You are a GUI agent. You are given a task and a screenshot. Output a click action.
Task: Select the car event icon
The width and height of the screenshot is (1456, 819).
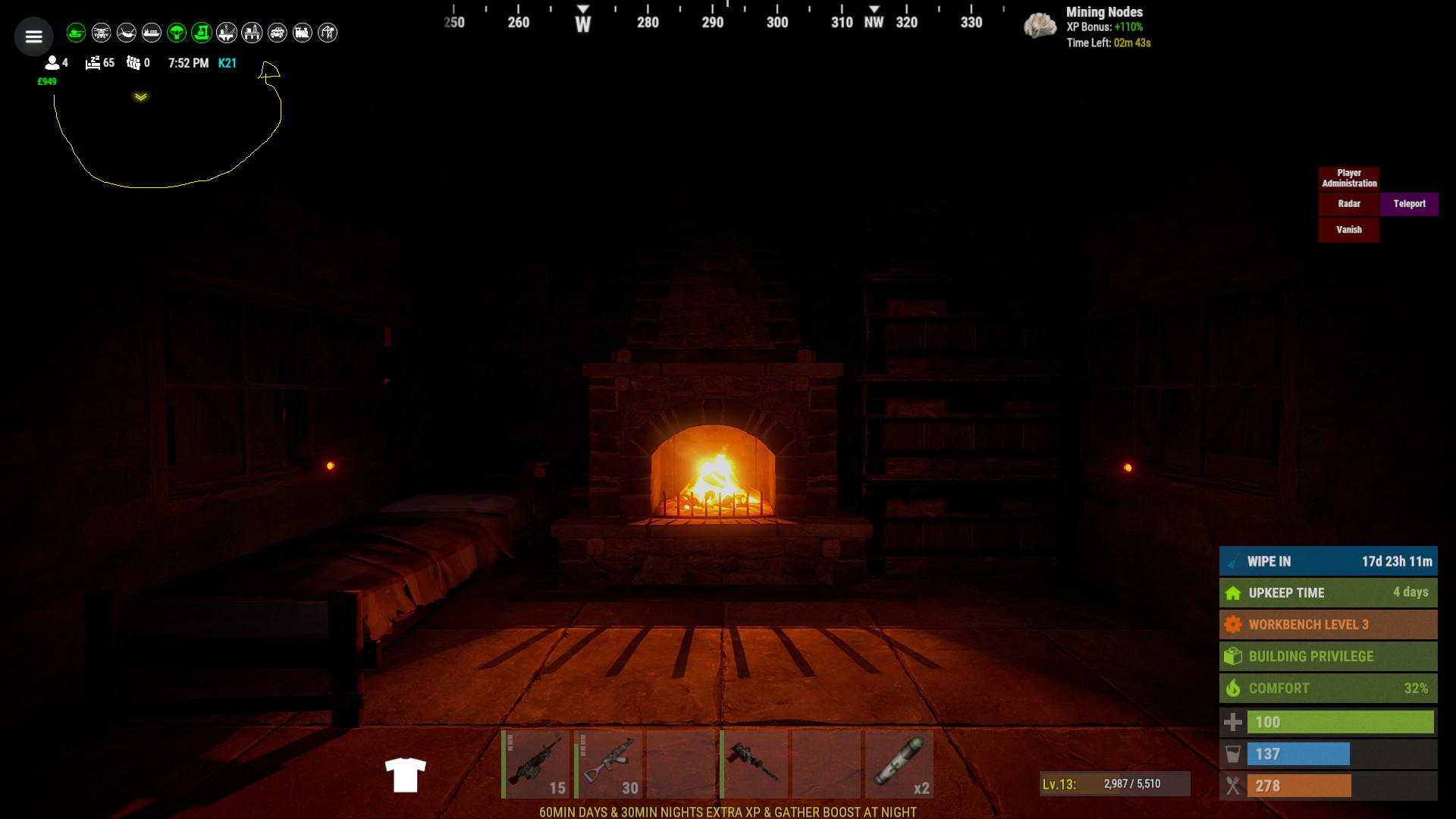[278, 33]
